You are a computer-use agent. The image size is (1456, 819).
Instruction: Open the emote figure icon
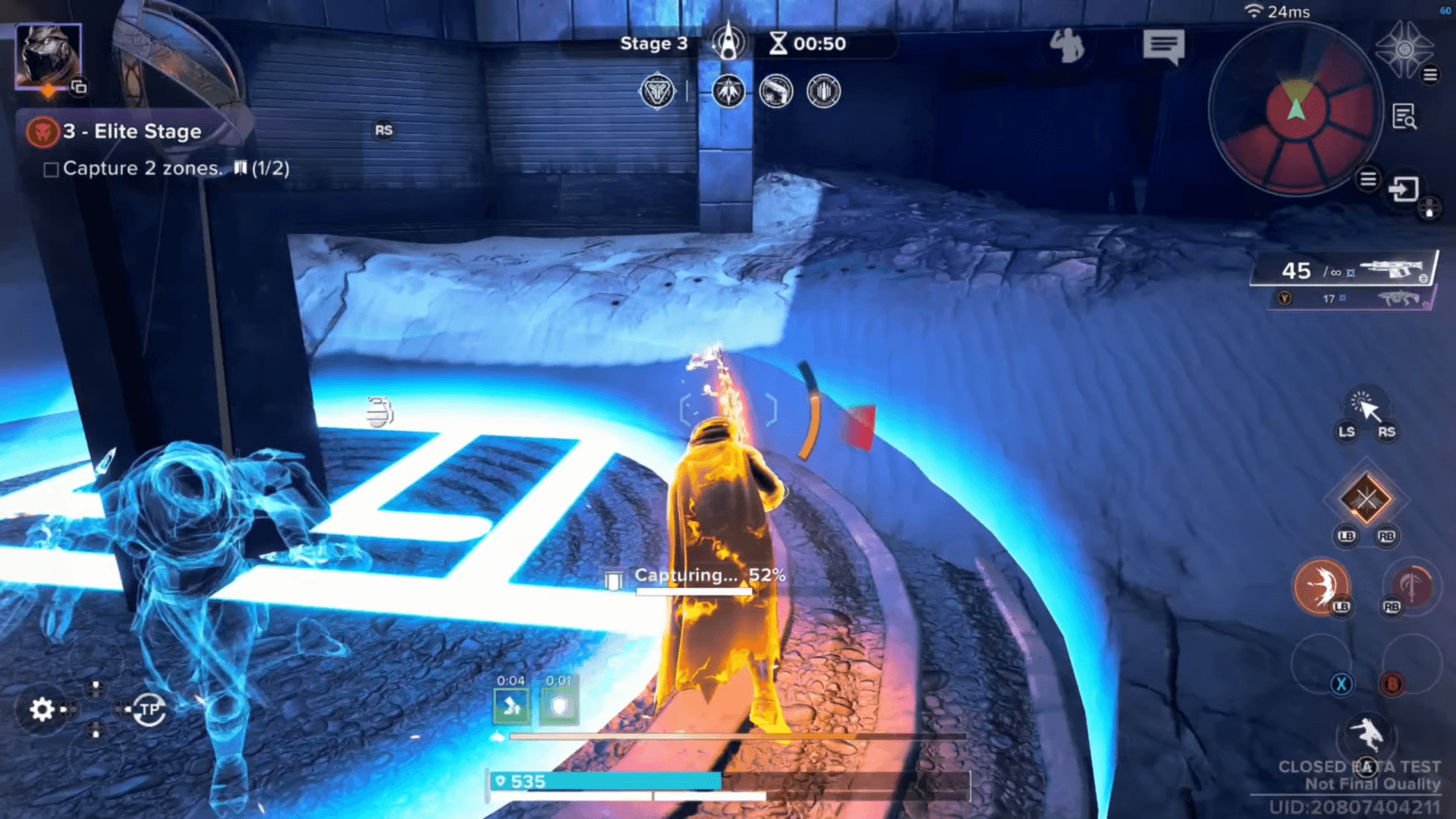click(x=1067, y=46)
